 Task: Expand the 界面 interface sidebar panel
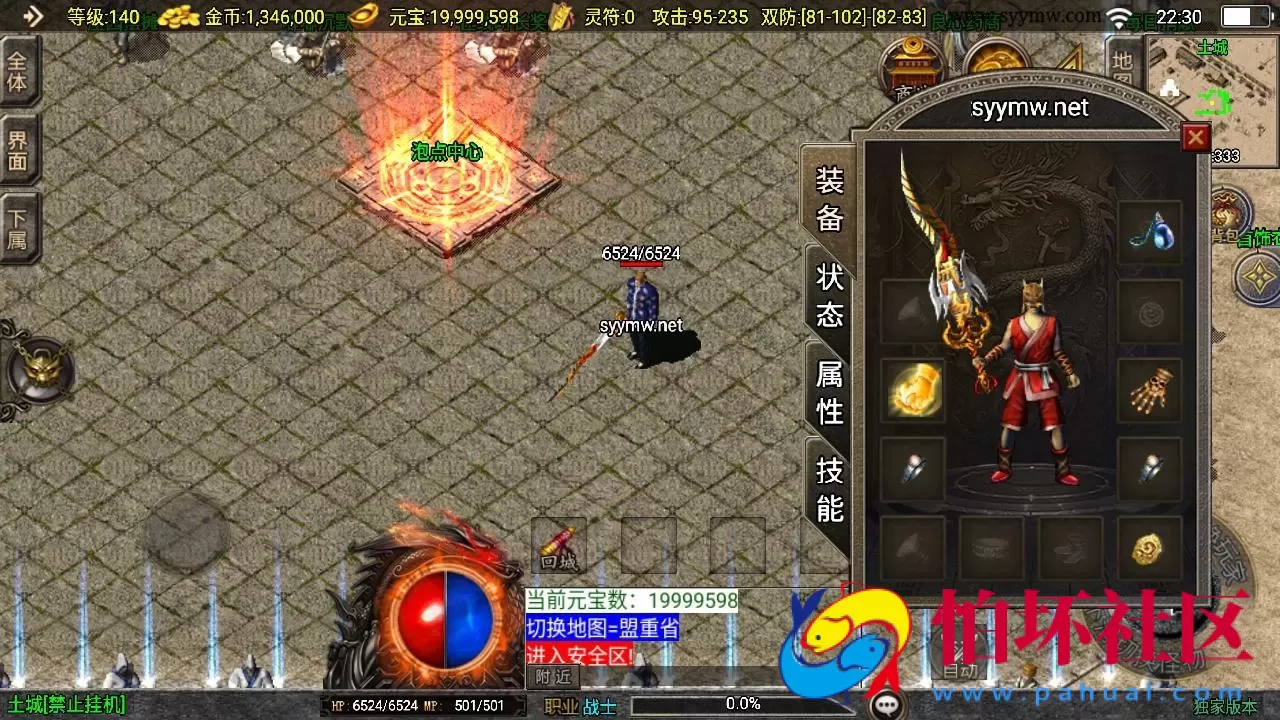click(x=20, y=150)
